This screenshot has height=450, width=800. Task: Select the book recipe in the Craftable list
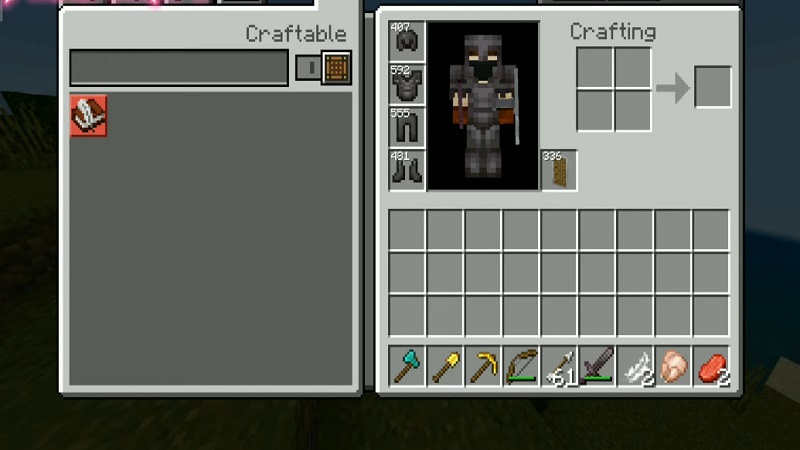point(89,116)
